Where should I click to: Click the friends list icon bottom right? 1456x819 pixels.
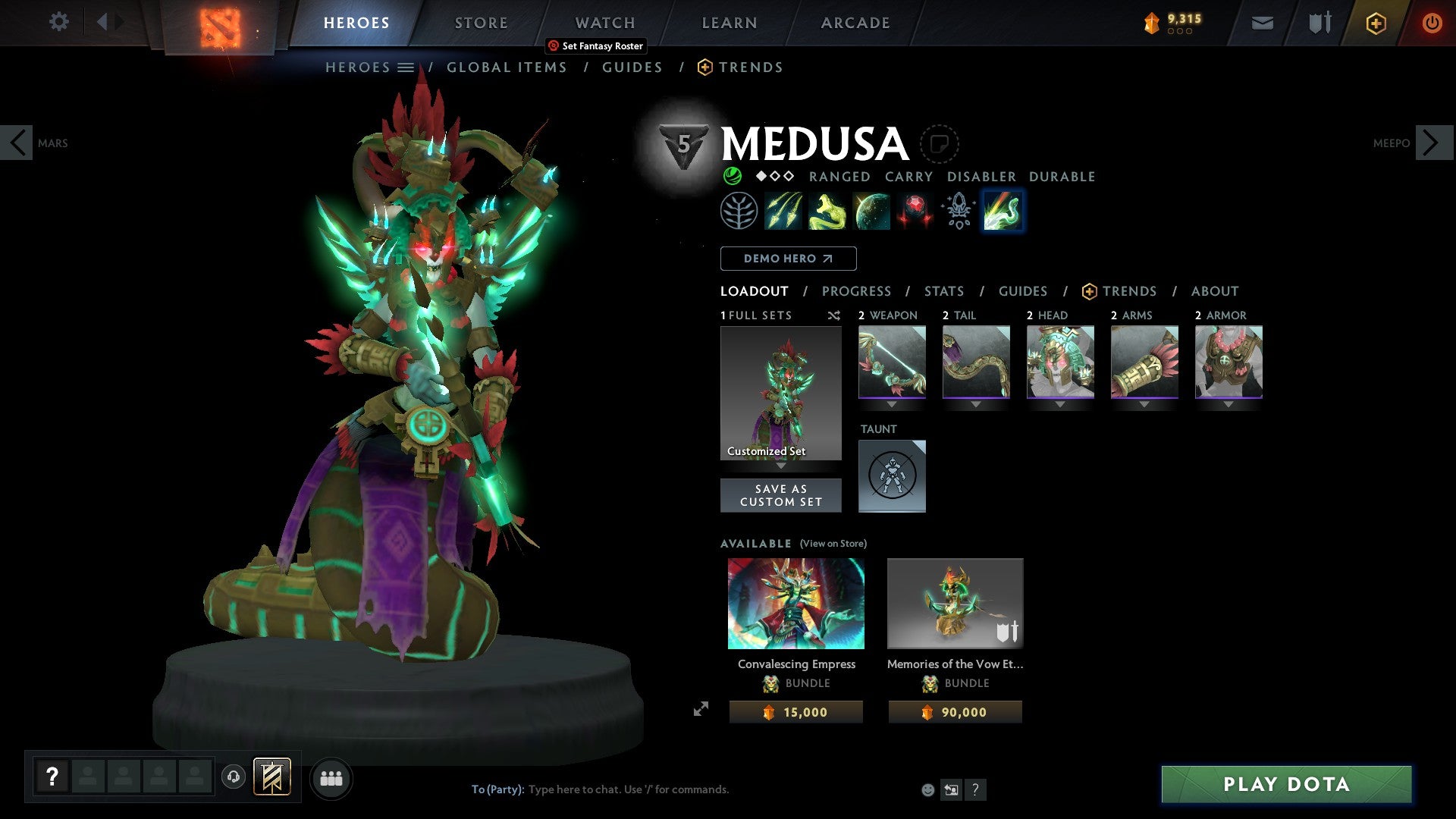pos(331,778)
